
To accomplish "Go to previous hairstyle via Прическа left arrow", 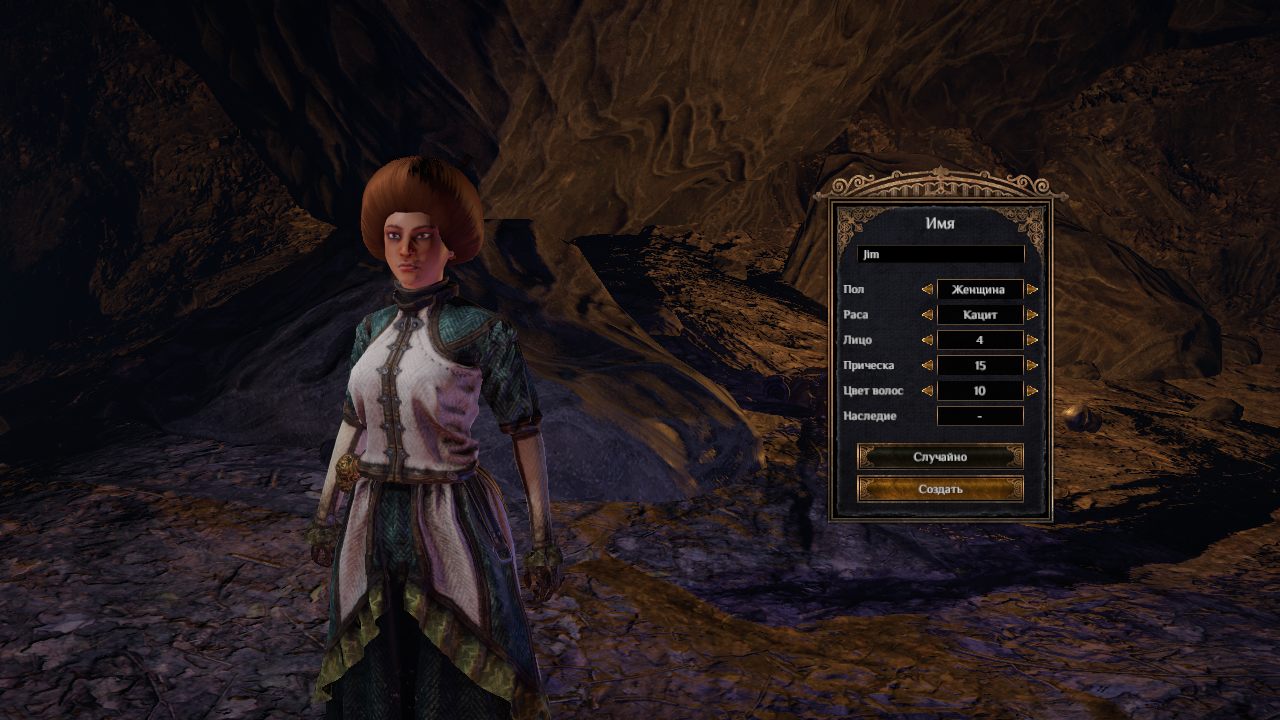I will [x=927, y=366].
